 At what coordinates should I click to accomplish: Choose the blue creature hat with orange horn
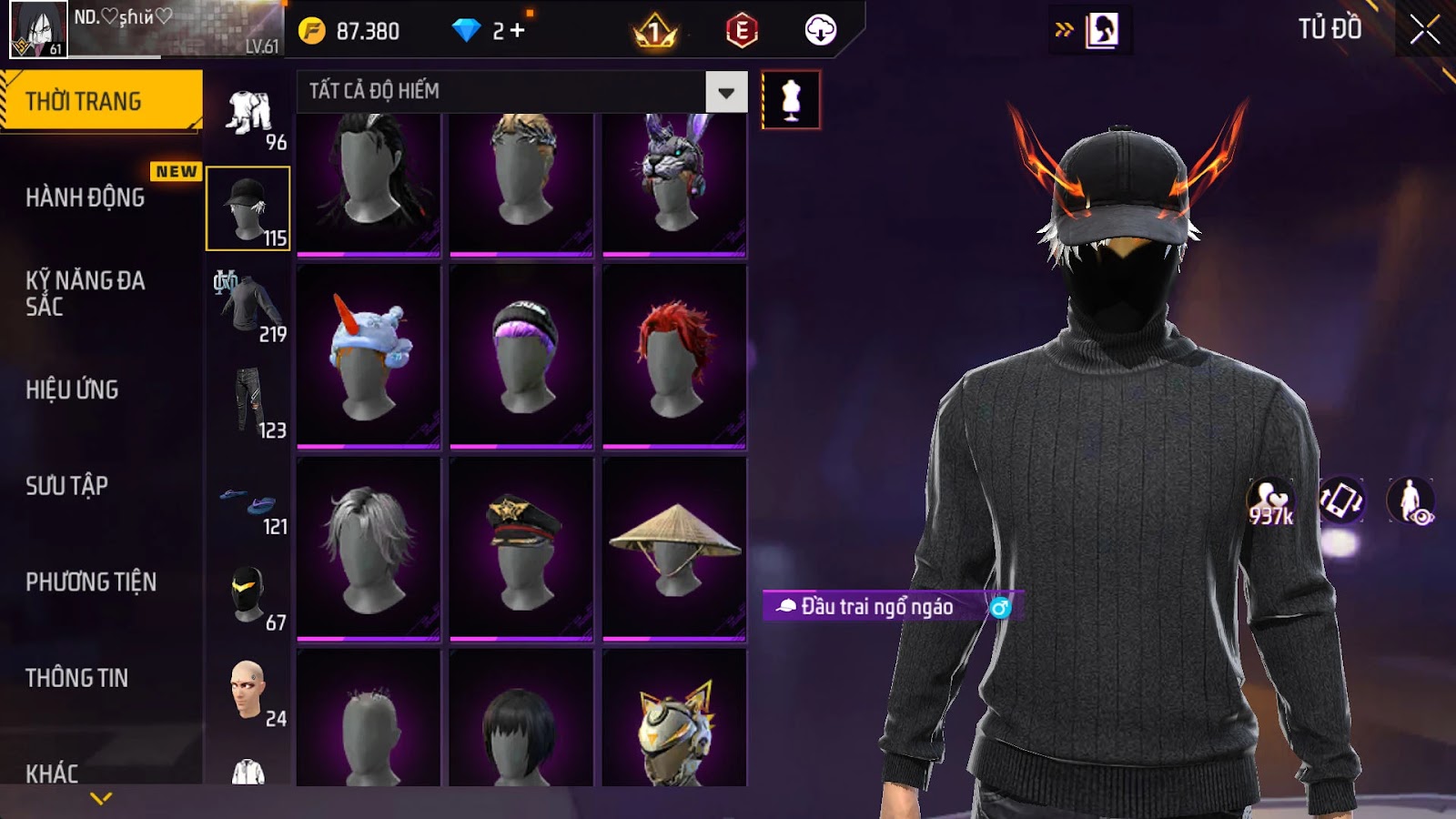click(369, 357)
